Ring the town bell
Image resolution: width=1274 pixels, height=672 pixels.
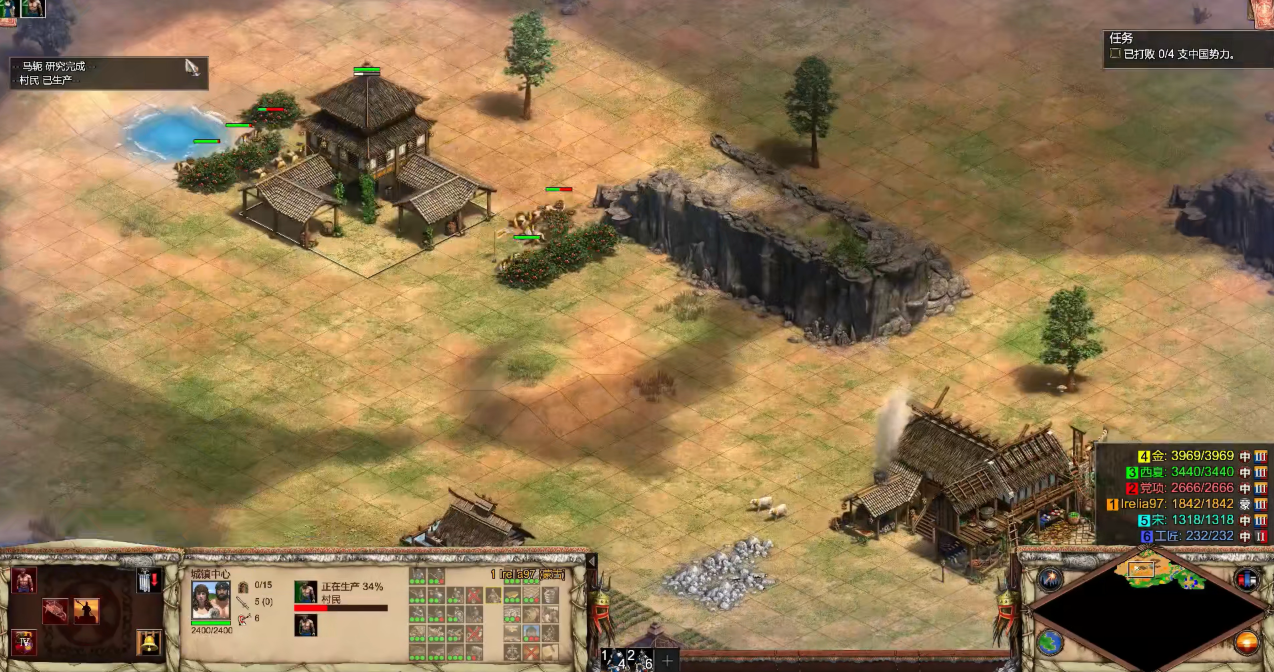point(148,641)
